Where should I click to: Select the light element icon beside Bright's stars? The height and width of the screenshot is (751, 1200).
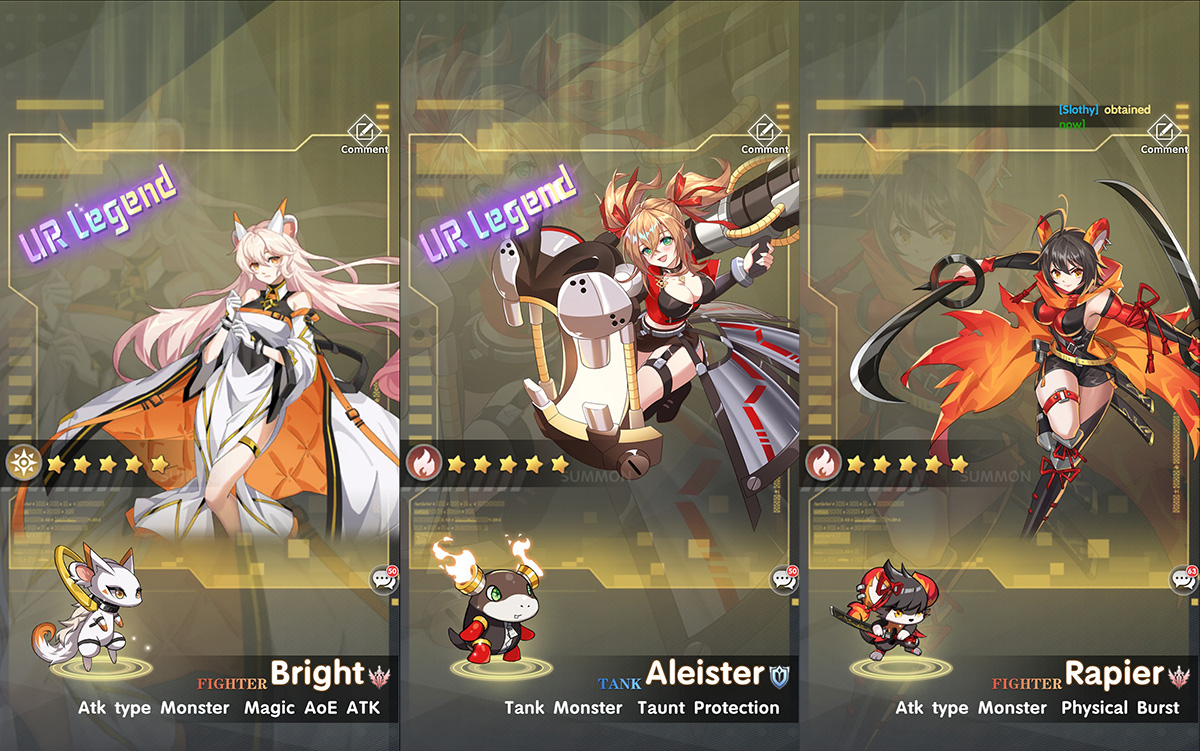22,463
